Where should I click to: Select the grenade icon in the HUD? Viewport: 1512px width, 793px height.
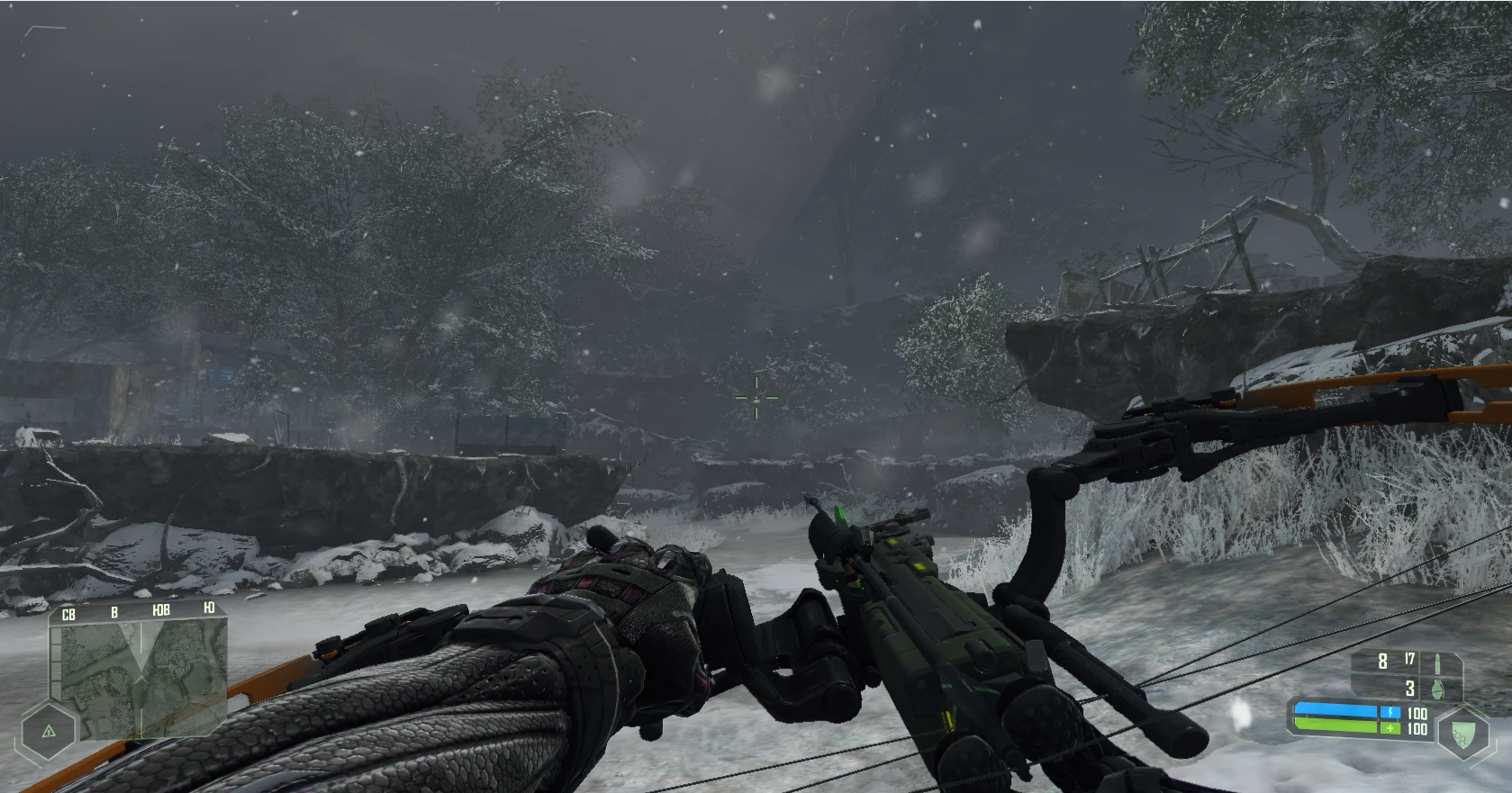[x=1437, y=689]
